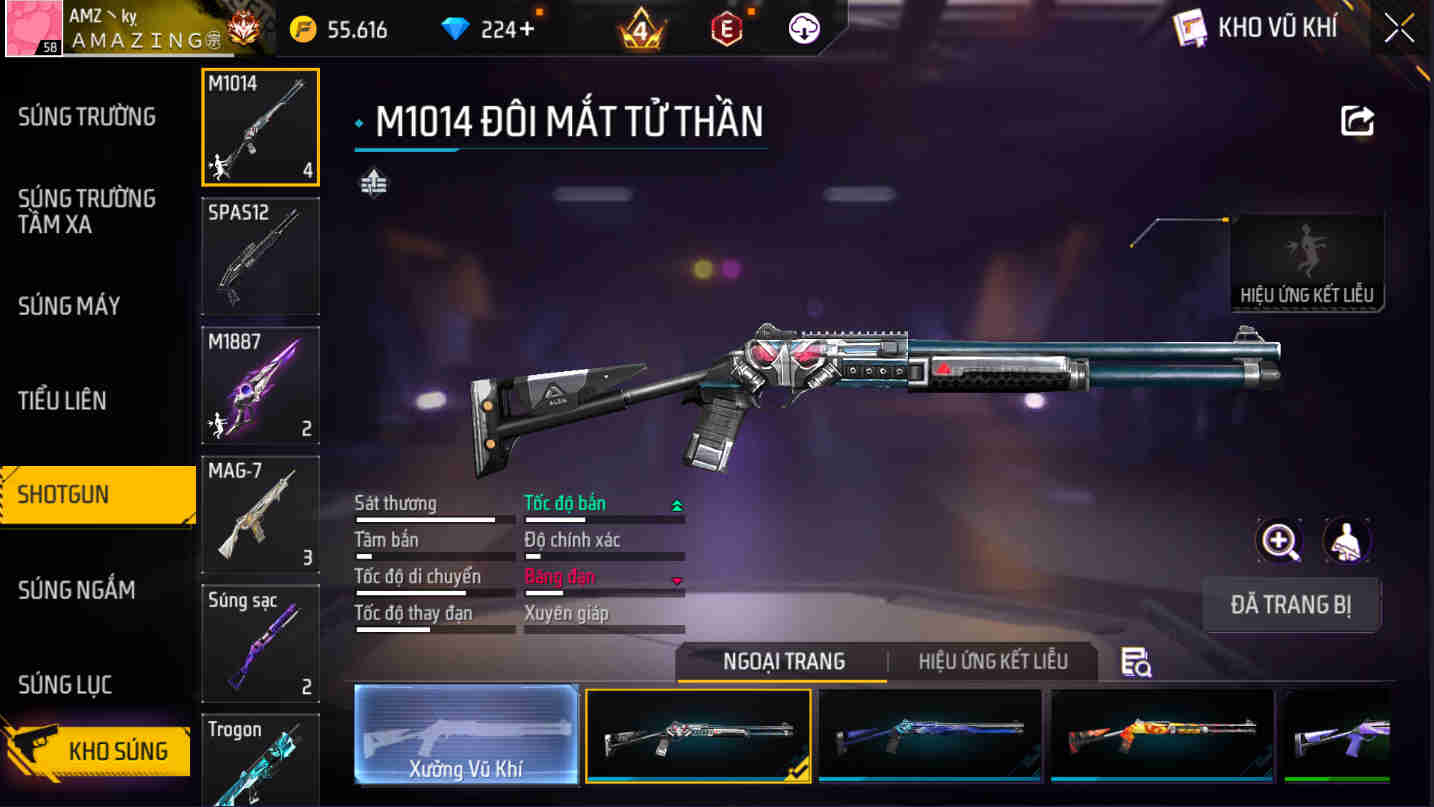The width and height of the screenshot is (1434, 807).
Task: Expand the Băng đạn red down arrow
Action: [676, 581]
